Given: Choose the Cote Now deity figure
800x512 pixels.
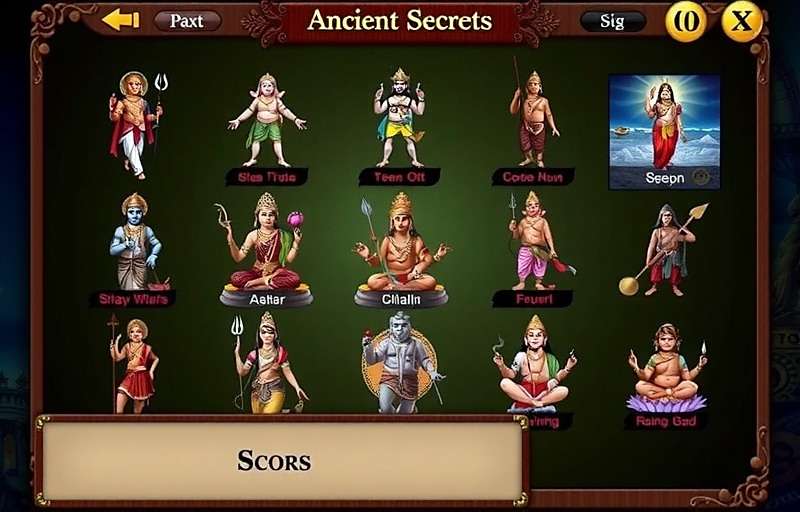Looking at the screenshot, I should (x=533, y=118).
